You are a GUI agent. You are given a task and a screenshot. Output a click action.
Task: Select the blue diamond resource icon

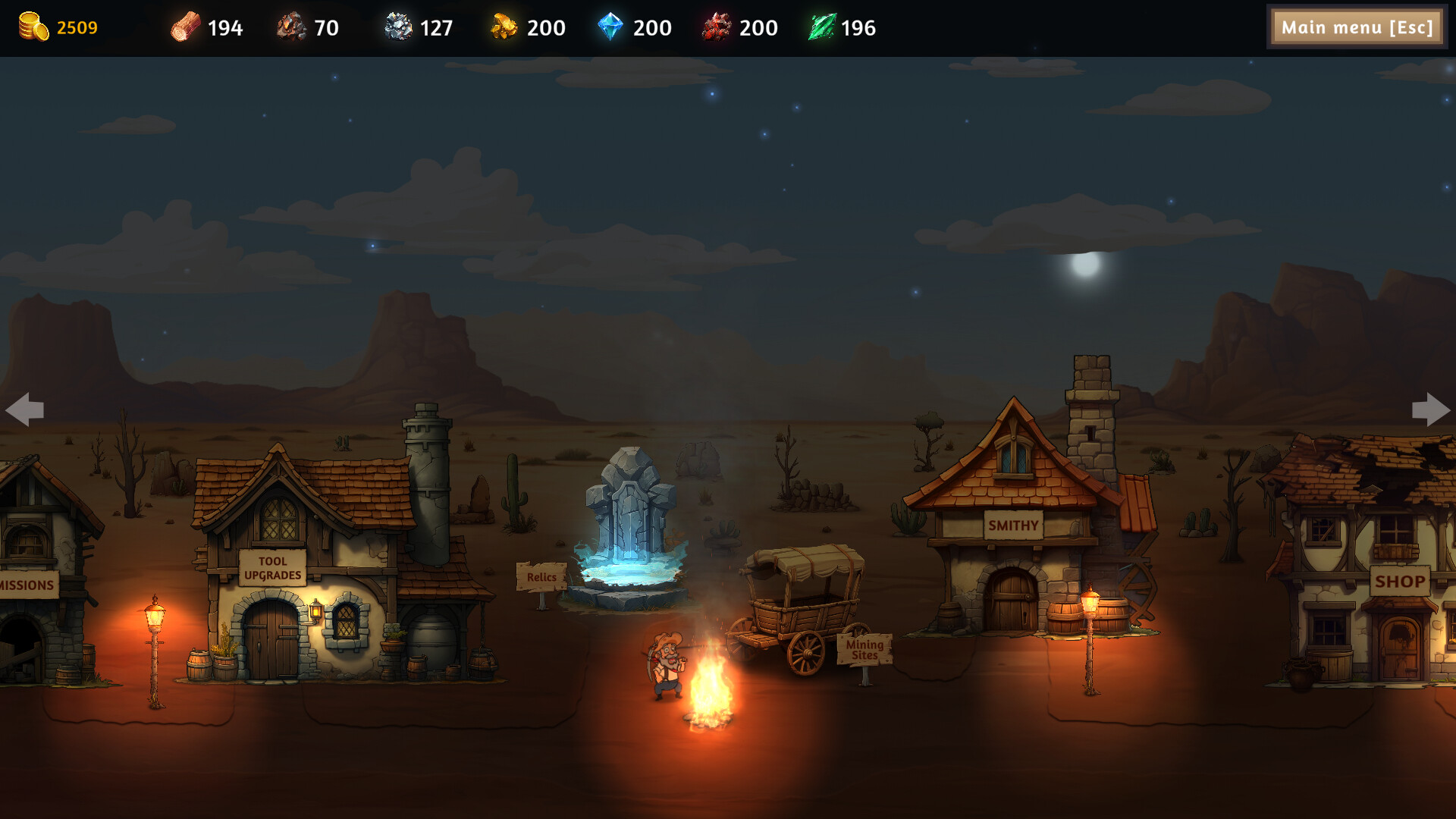(x=611, y=27)
